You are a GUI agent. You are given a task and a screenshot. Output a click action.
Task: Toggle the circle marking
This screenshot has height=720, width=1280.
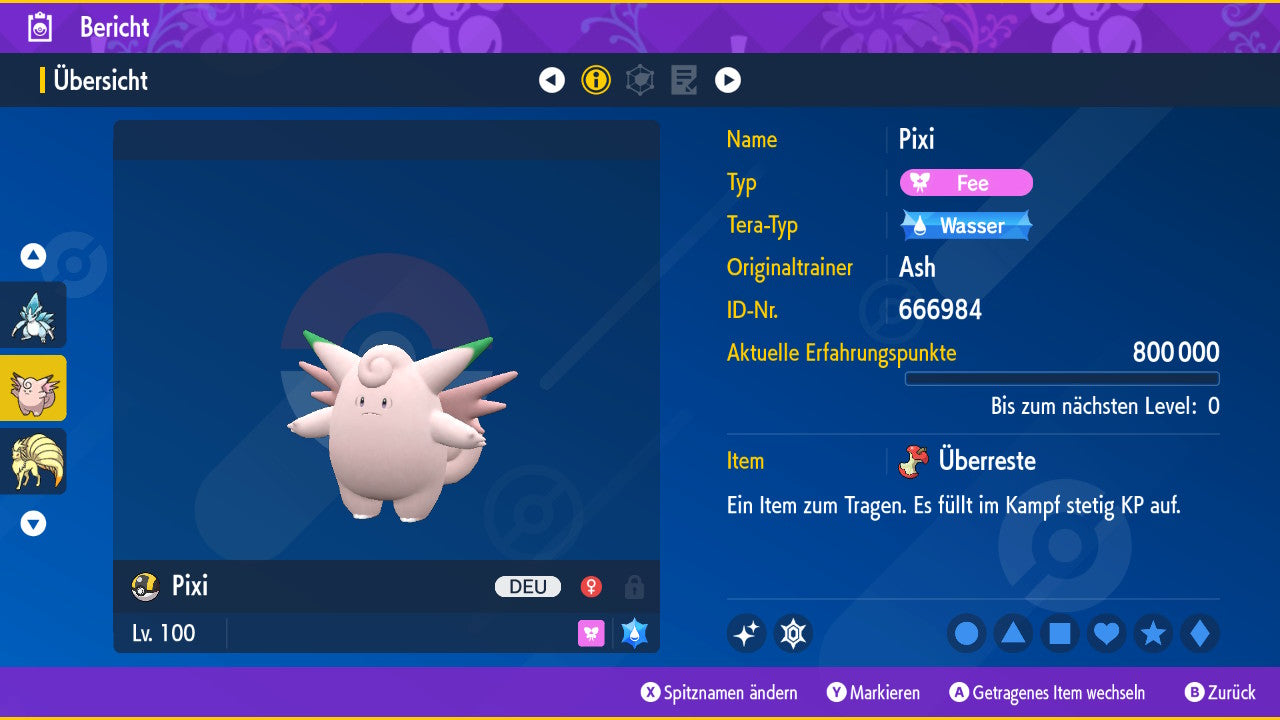(967, 634)
